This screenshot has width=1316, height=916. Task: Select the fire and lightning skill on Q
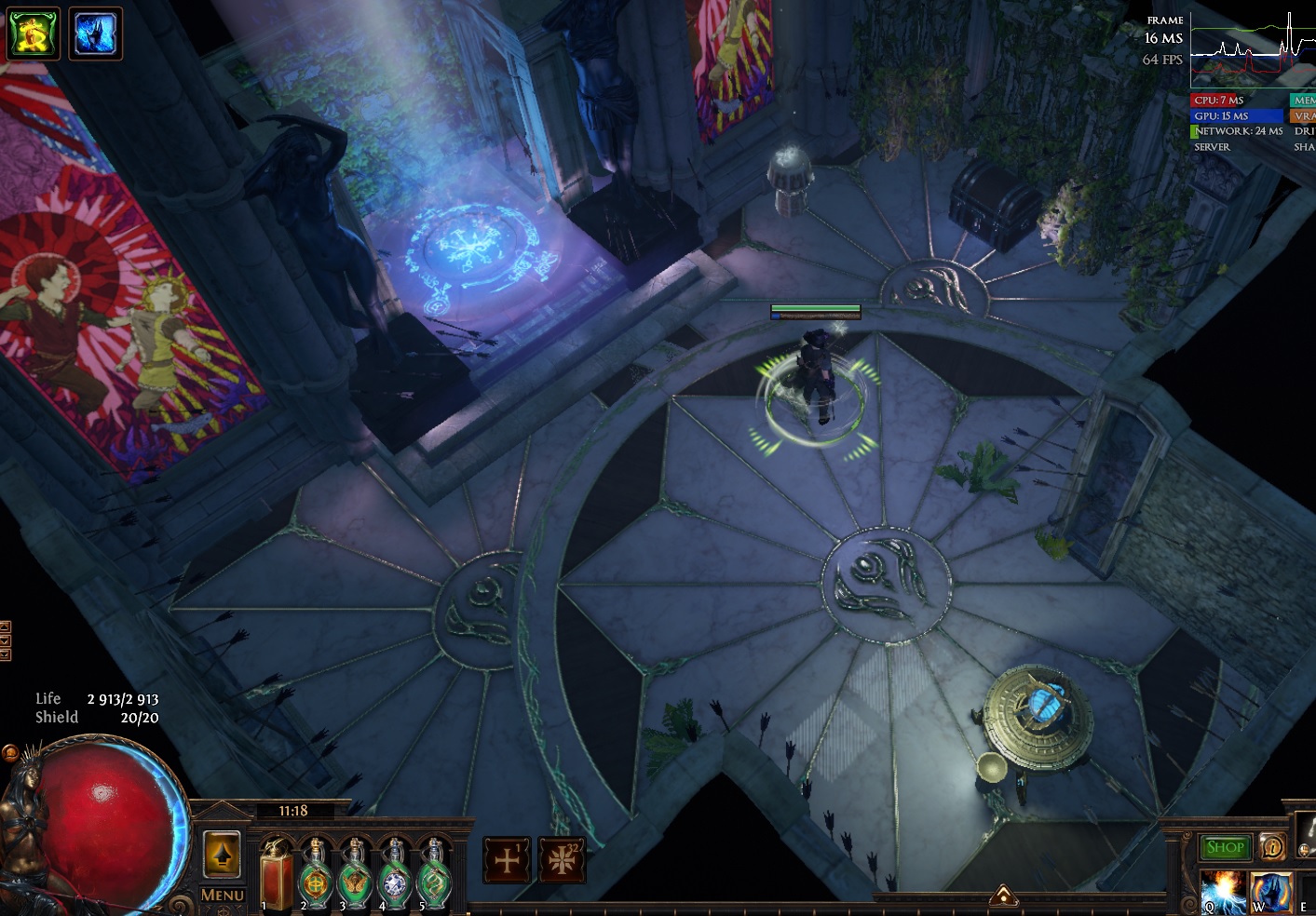click(1222, 891)
